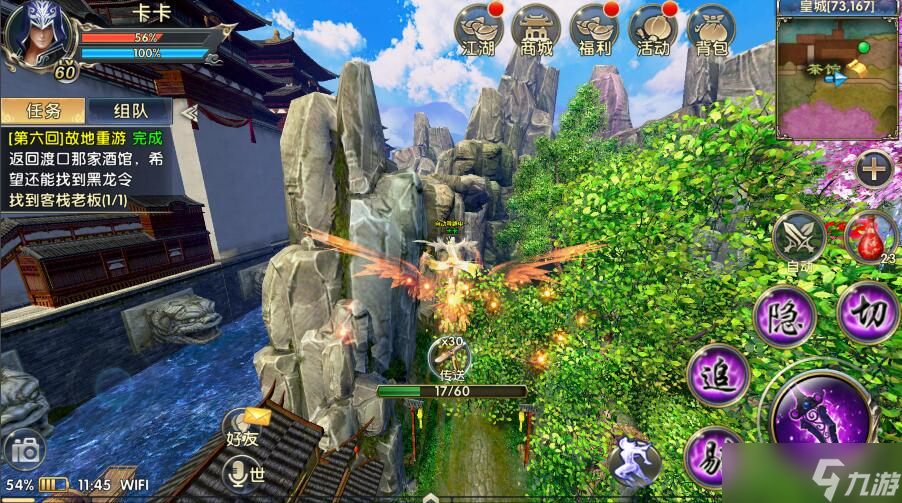Collapse the quest panel with the arrow
This screenshot has width=902, height=503.
pos(187,112)
